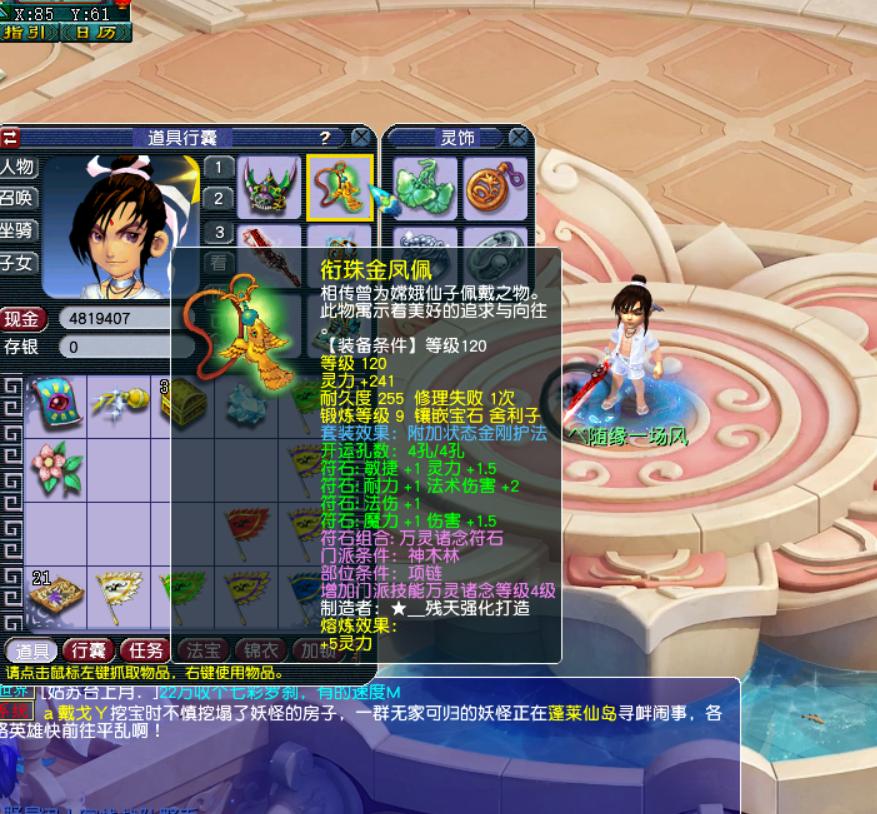Open the 指引 guide button
Viewport: 877px width, 814px height.
click(30, 33)
